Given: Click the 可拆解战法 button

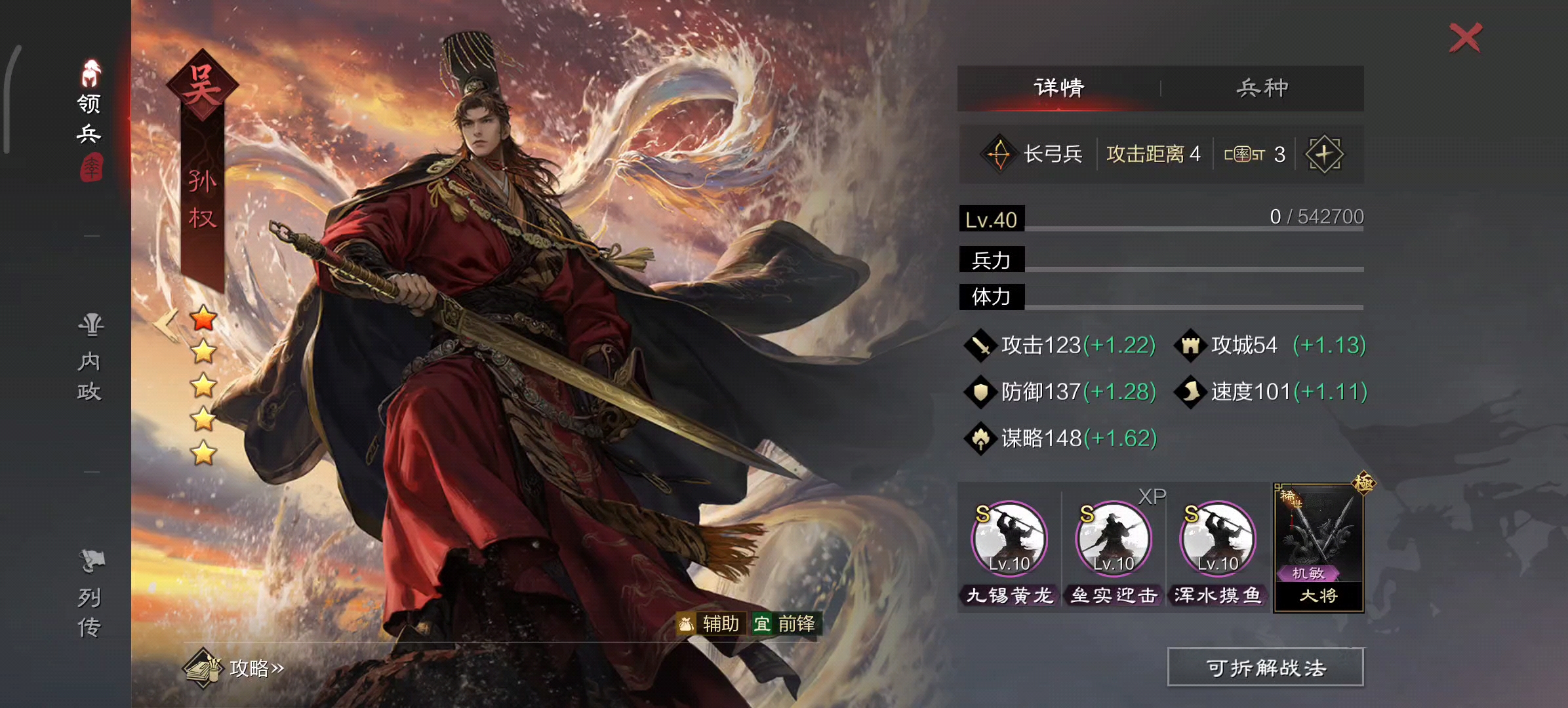Looking at the screenshot, I should 1265,667.
